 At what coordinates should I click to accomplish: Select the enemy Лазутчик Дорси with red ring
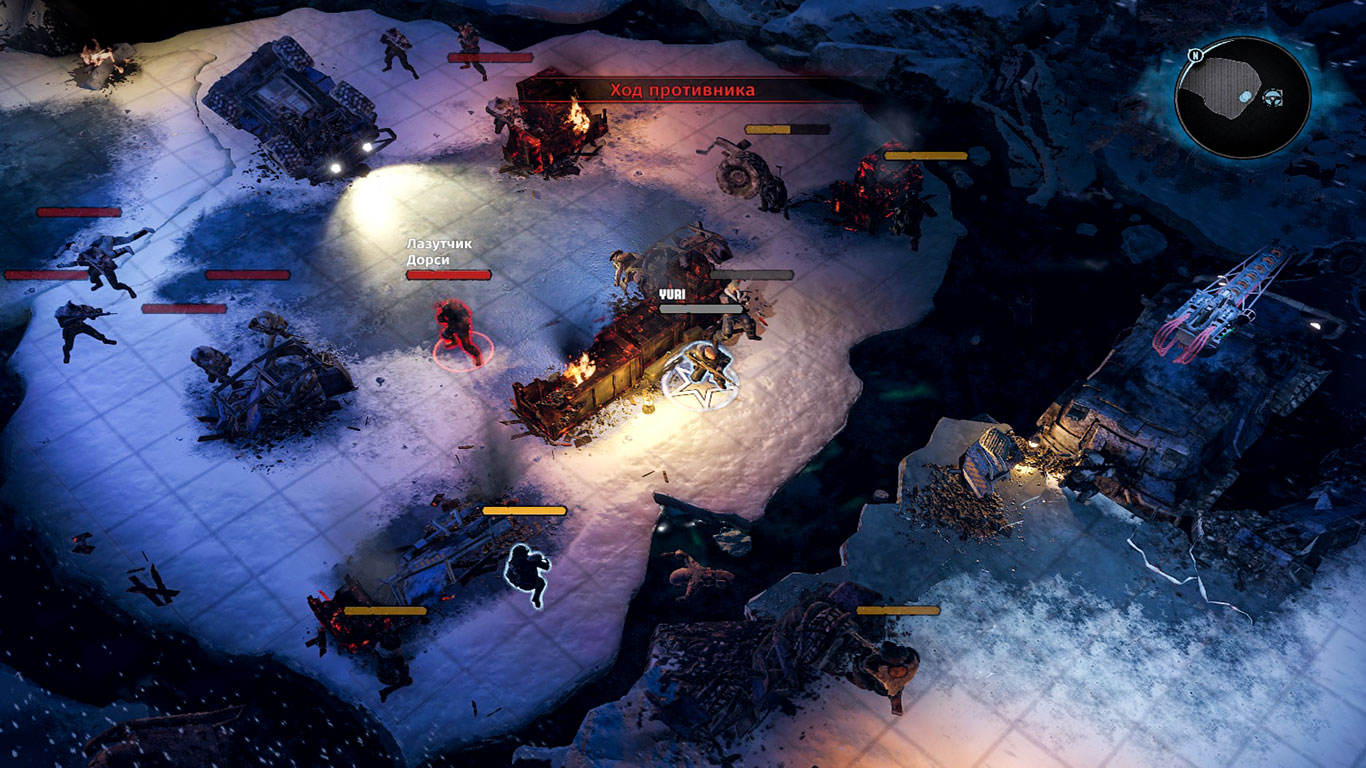(x=460, y=332)
